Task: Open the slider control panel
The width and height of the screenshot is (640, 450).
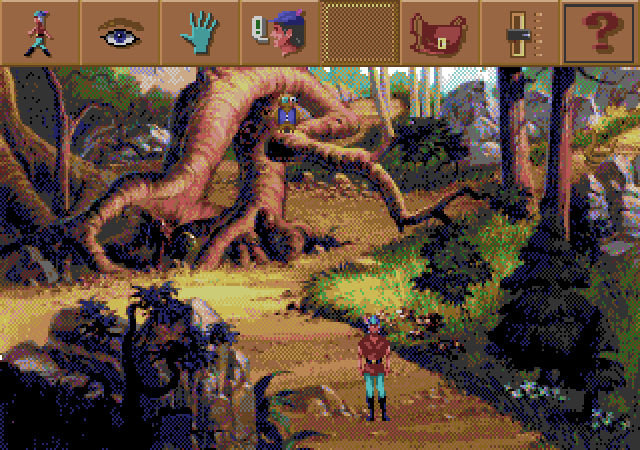Action: (x=520, y=33)
